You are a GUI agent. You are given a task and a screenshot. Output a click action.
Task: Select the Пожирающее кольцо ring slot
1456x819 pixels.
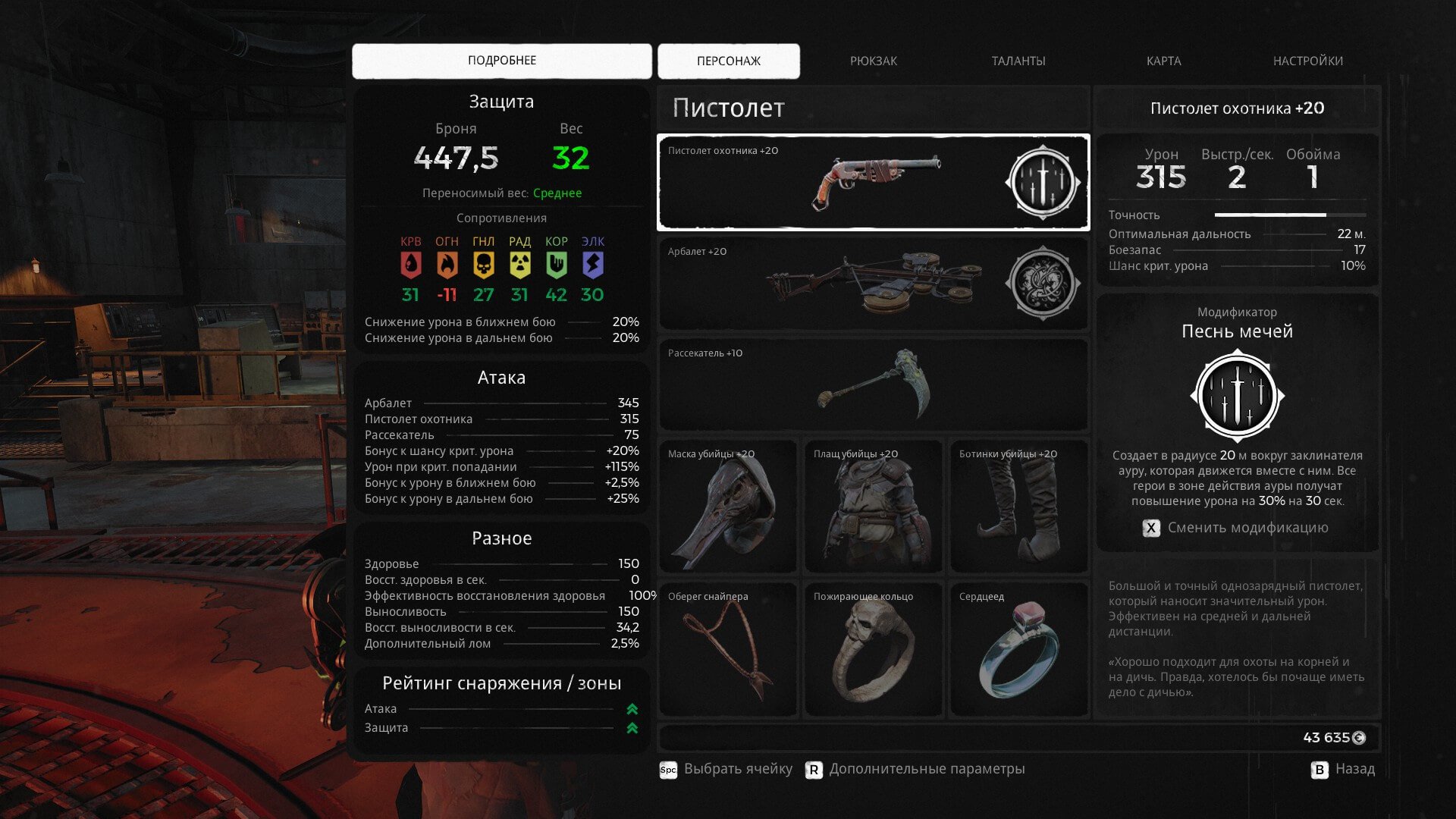click(x=873, y=649)
